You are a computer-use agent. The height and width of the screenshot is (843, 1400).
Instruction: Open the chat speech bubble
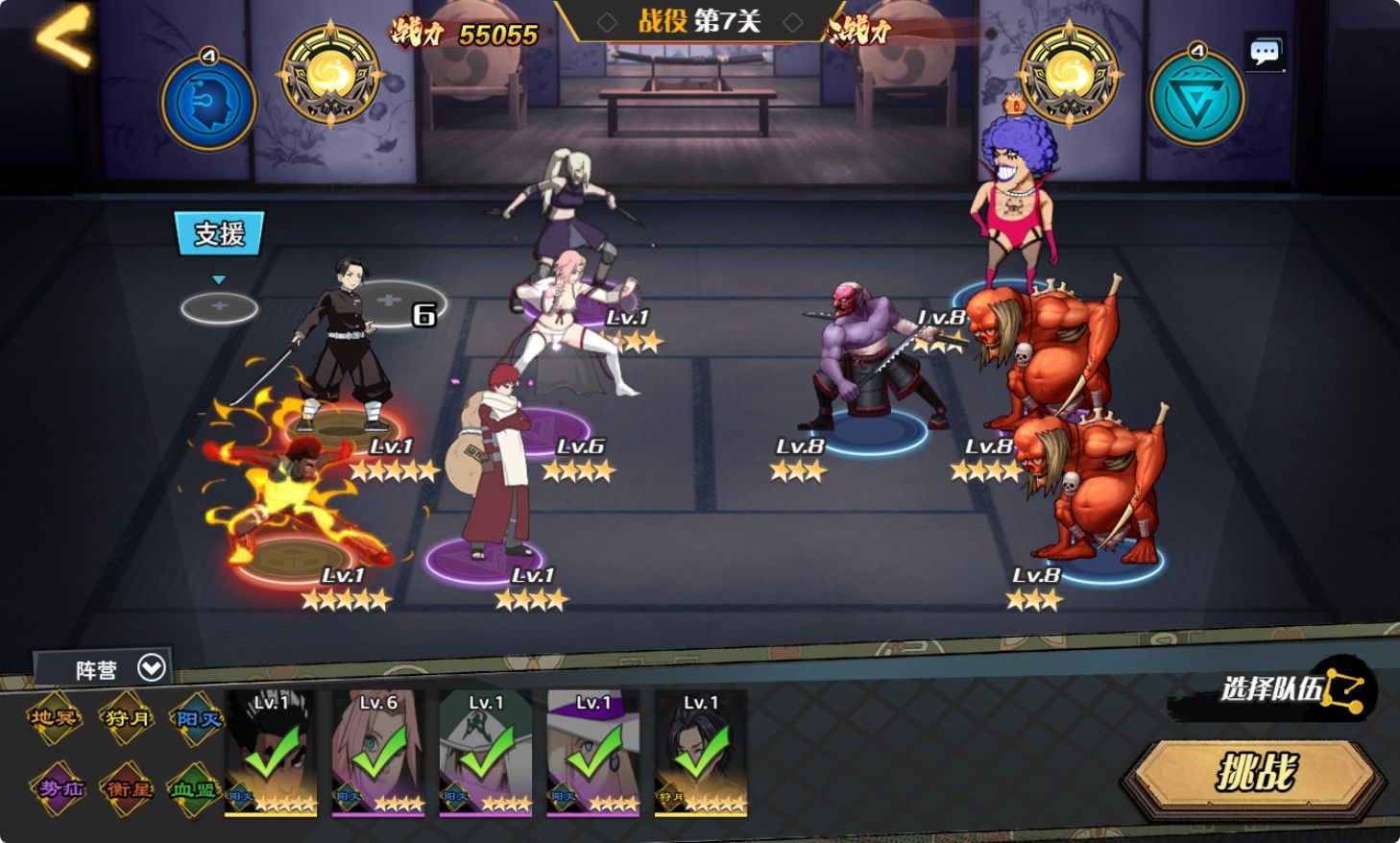click(x=1264, y=53)
